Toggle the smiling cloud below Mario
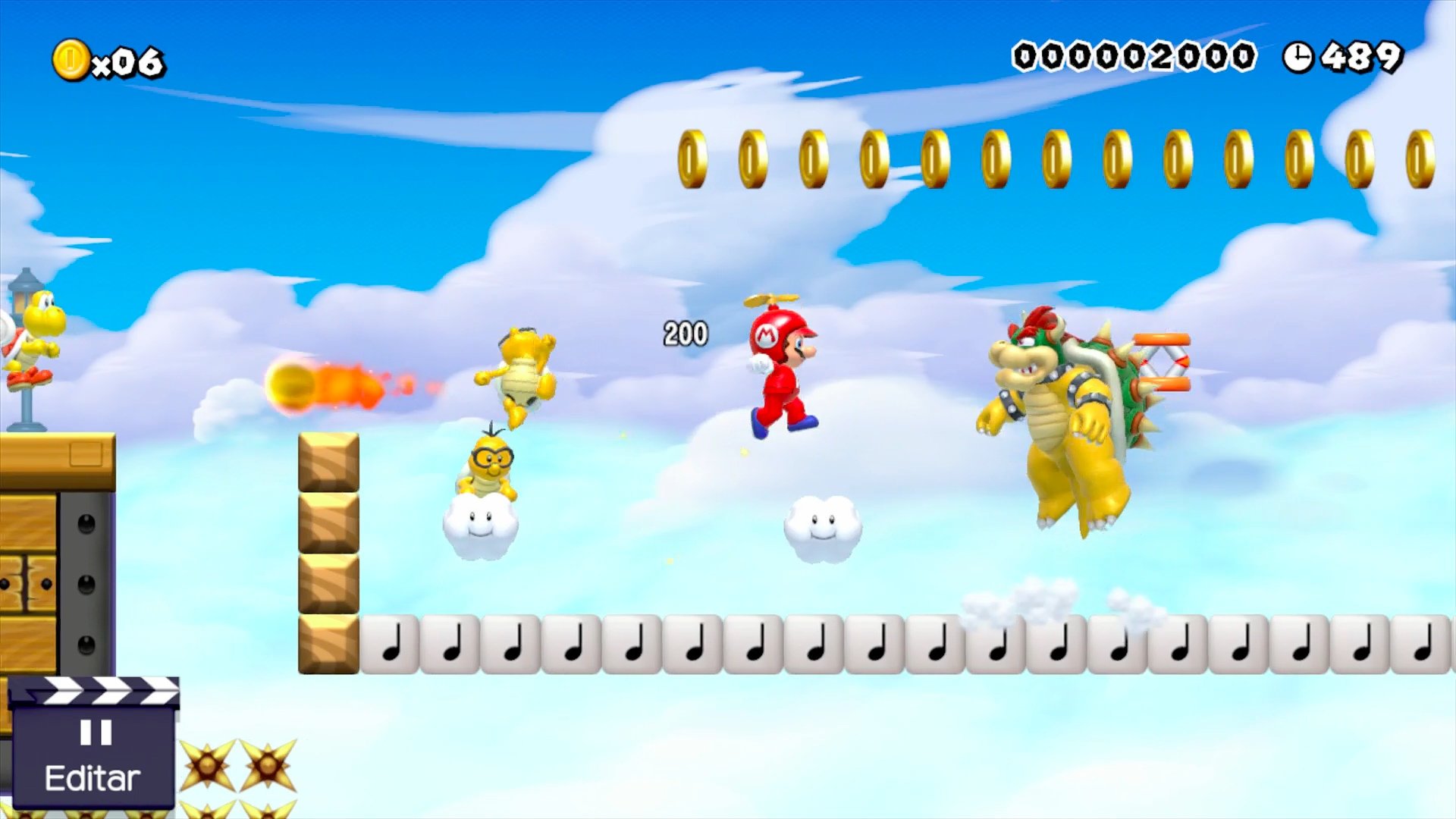The image size is (1456, 819). (823, 531)
